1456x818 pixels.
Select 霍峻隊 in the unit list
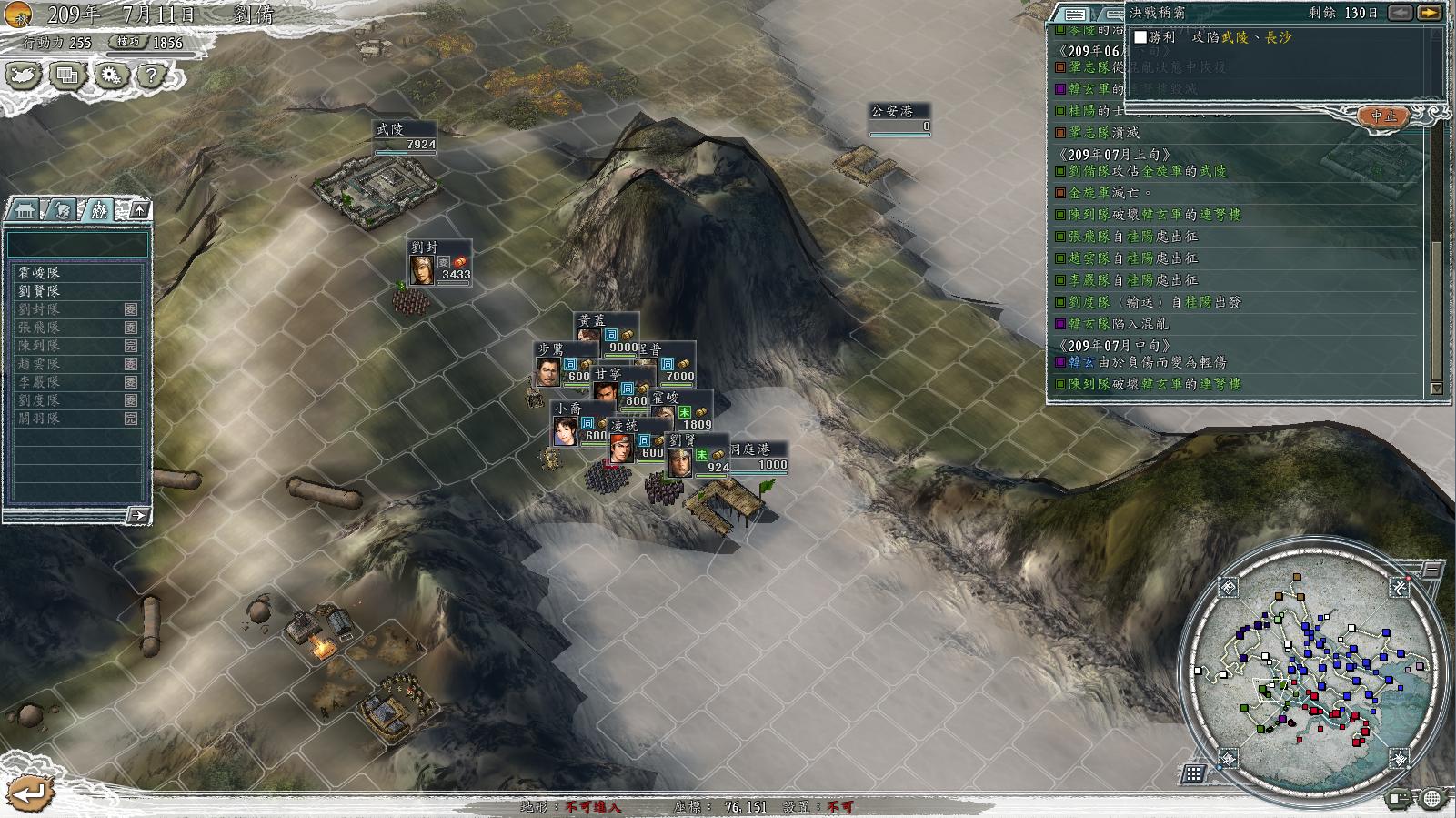coord(41,273)
